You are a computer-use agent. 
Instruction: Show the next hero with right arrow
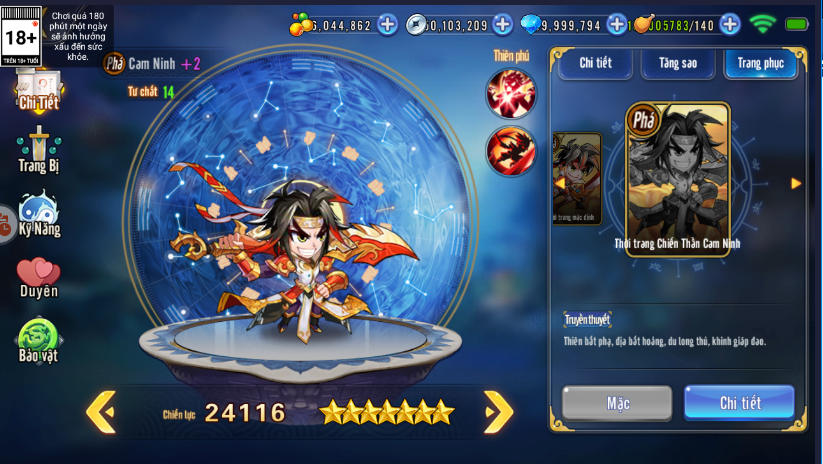click(x=498, y=411)
